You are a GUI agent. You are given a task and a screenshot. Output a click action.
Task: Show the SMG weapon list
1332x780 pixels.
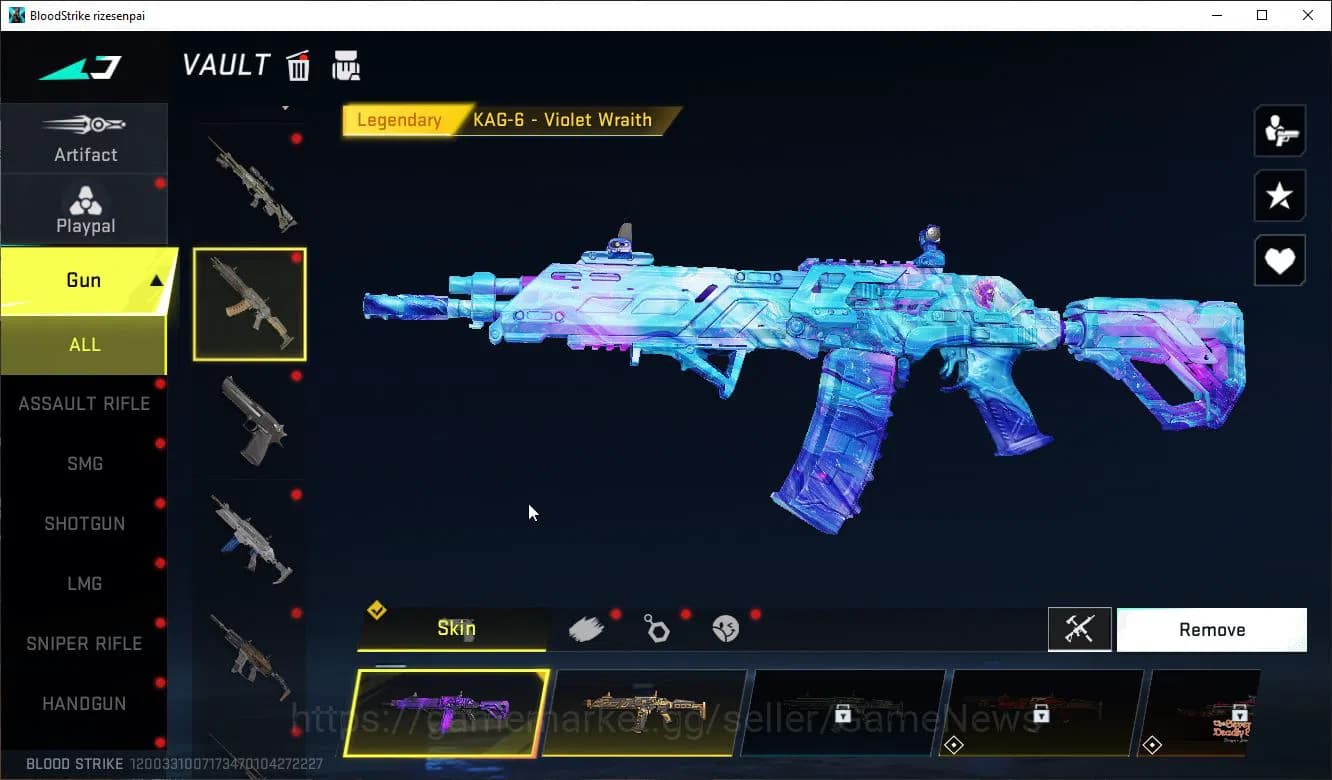(84, 464)
